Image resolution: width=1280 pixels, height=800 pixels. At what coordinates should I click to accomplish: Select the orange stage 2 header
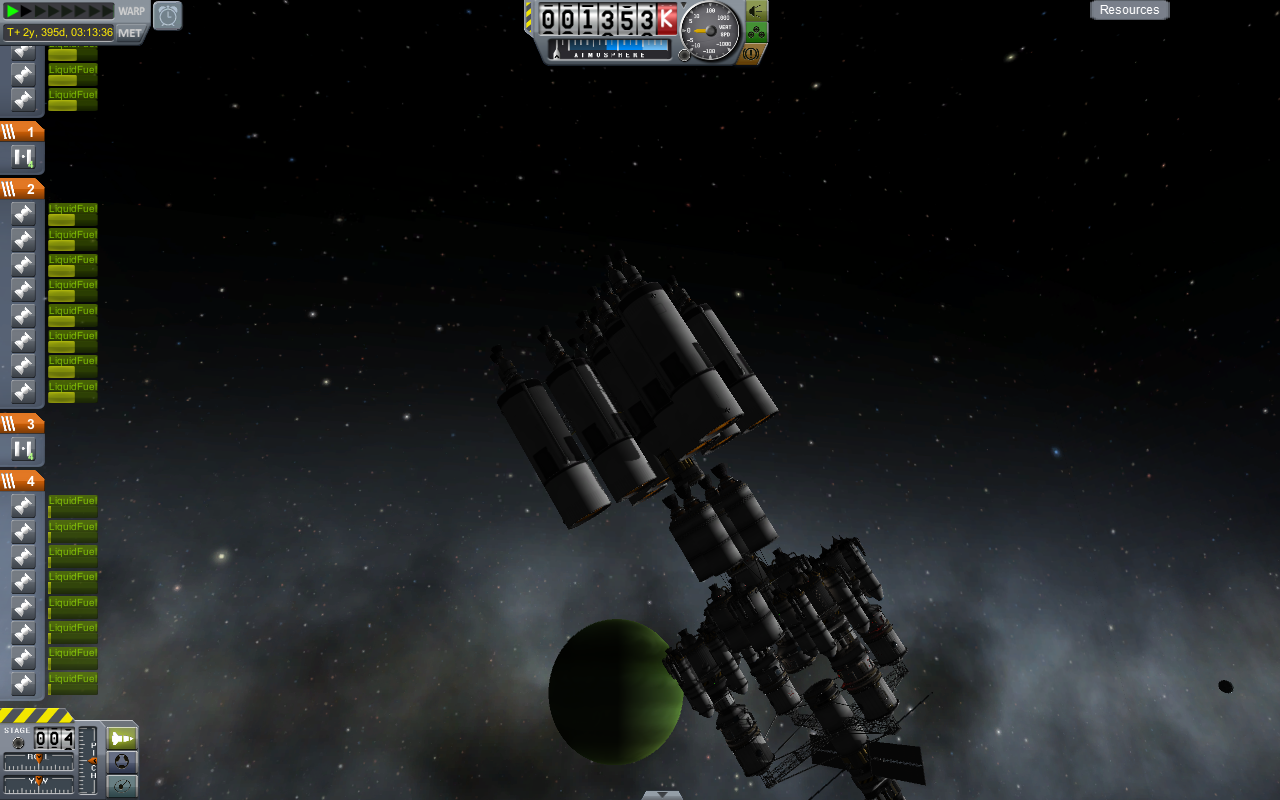click(22, 189)
